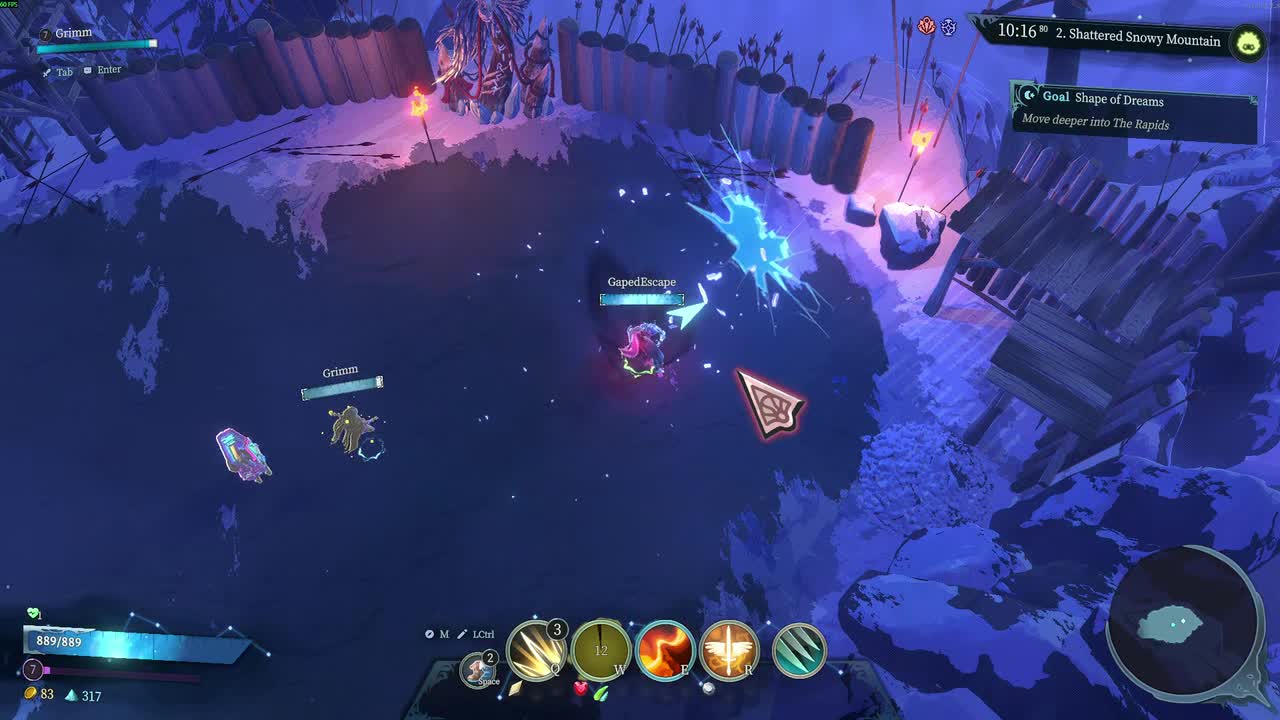Activate the E fiery-path ability icon

[x=667, y=649]
